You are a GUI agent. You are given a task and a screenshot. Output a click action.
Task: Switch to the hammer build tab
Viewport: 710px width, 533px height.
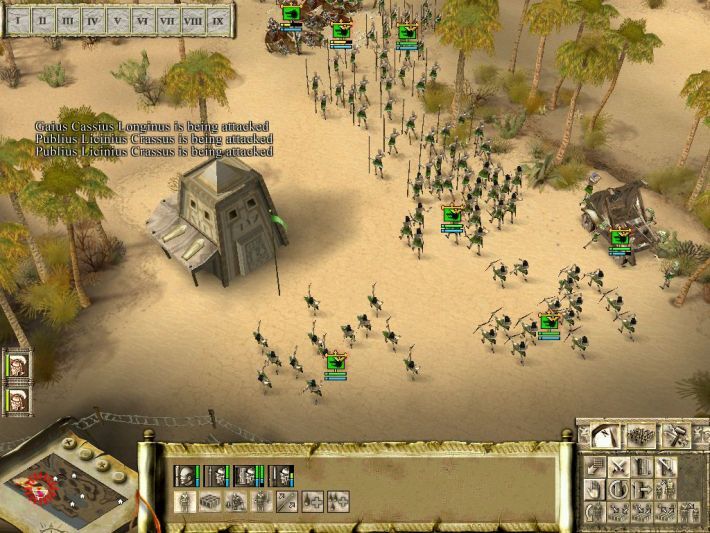[677, 435]
